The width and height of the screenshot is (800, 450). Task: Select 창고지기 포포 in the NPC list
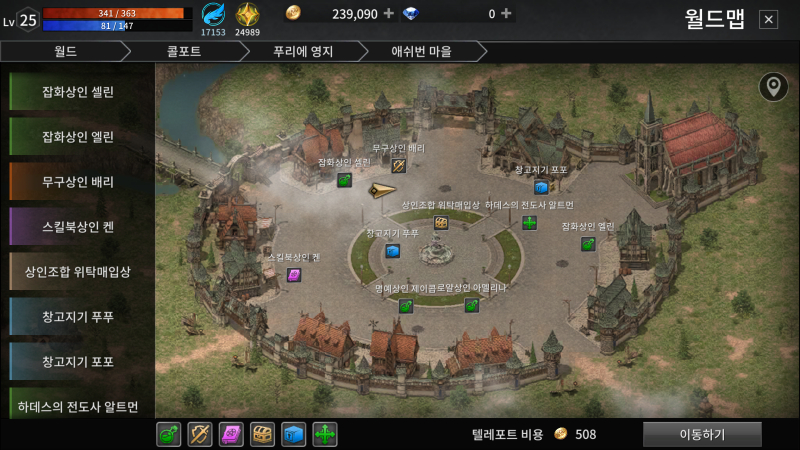tap(78, 361)
